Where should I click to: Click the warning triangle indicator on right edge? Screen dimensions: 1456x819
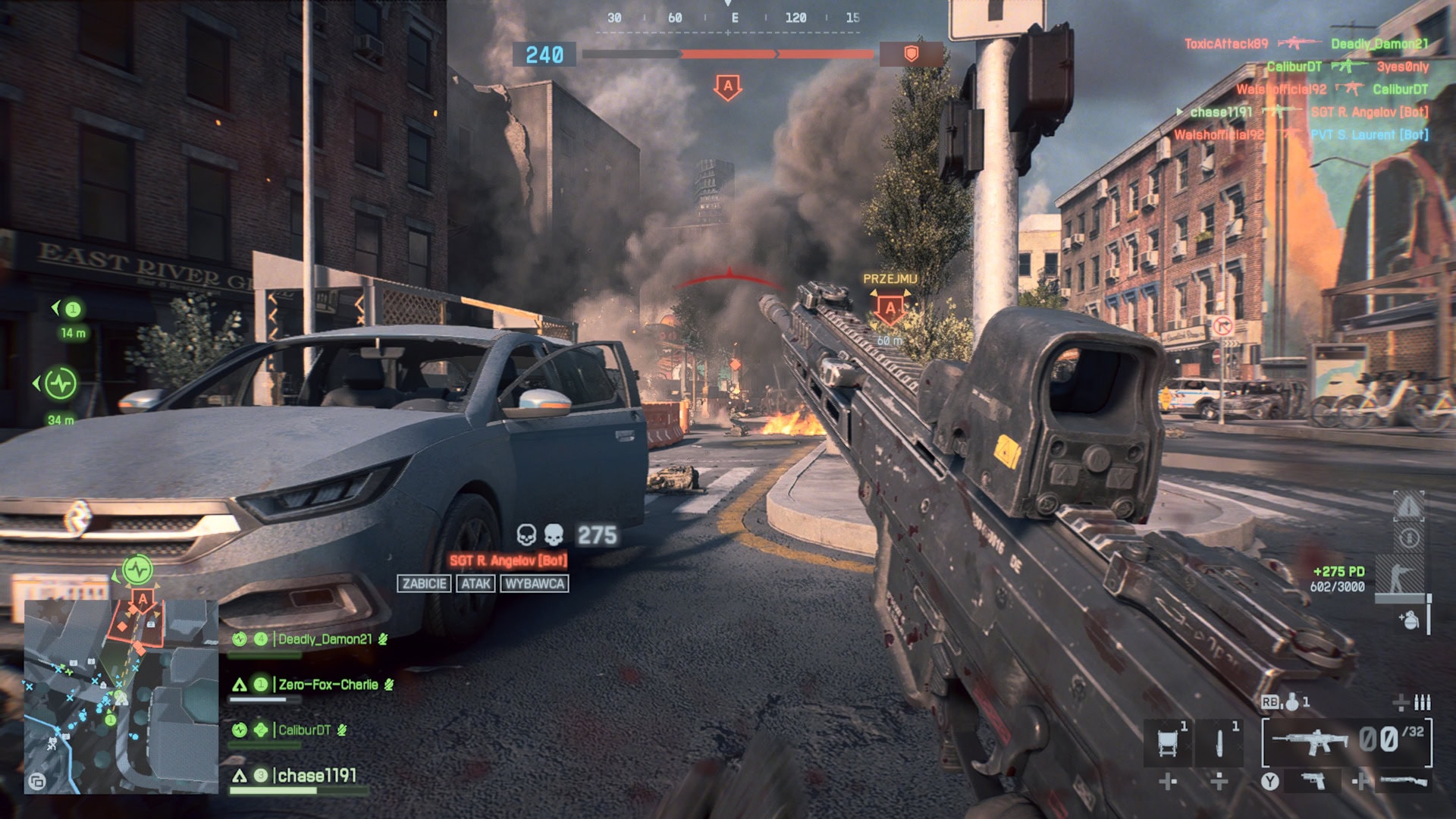point(1409,506)
